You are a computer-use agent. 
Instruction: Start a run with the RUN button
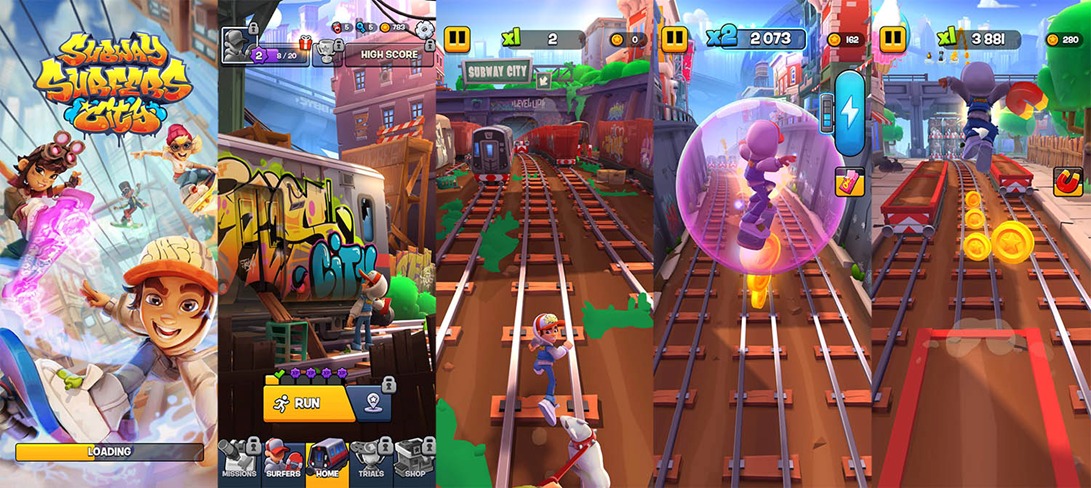point(307,403)
